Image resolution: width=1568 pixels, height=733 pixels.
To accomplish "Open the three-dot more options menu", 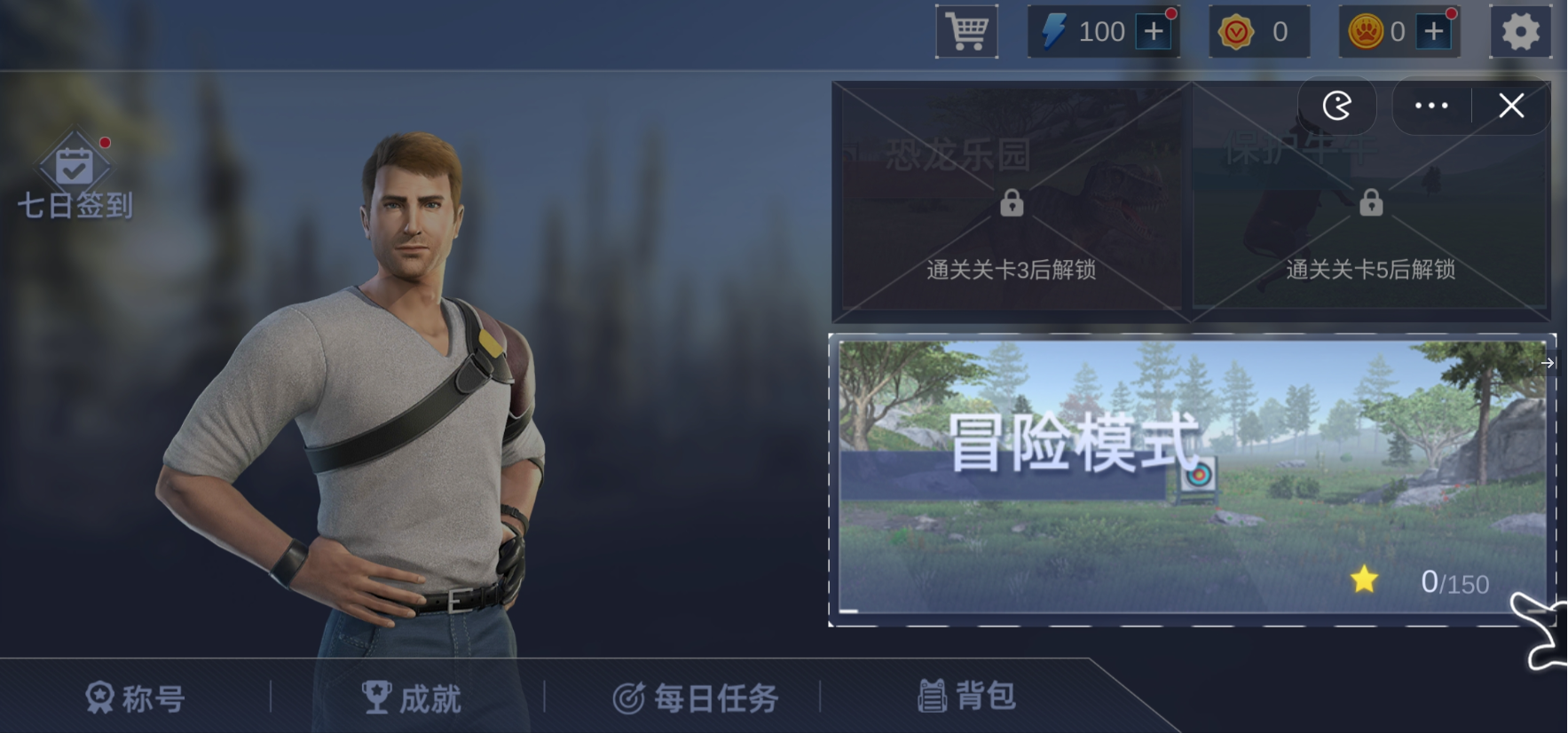I will click(x=1430, y=105).
